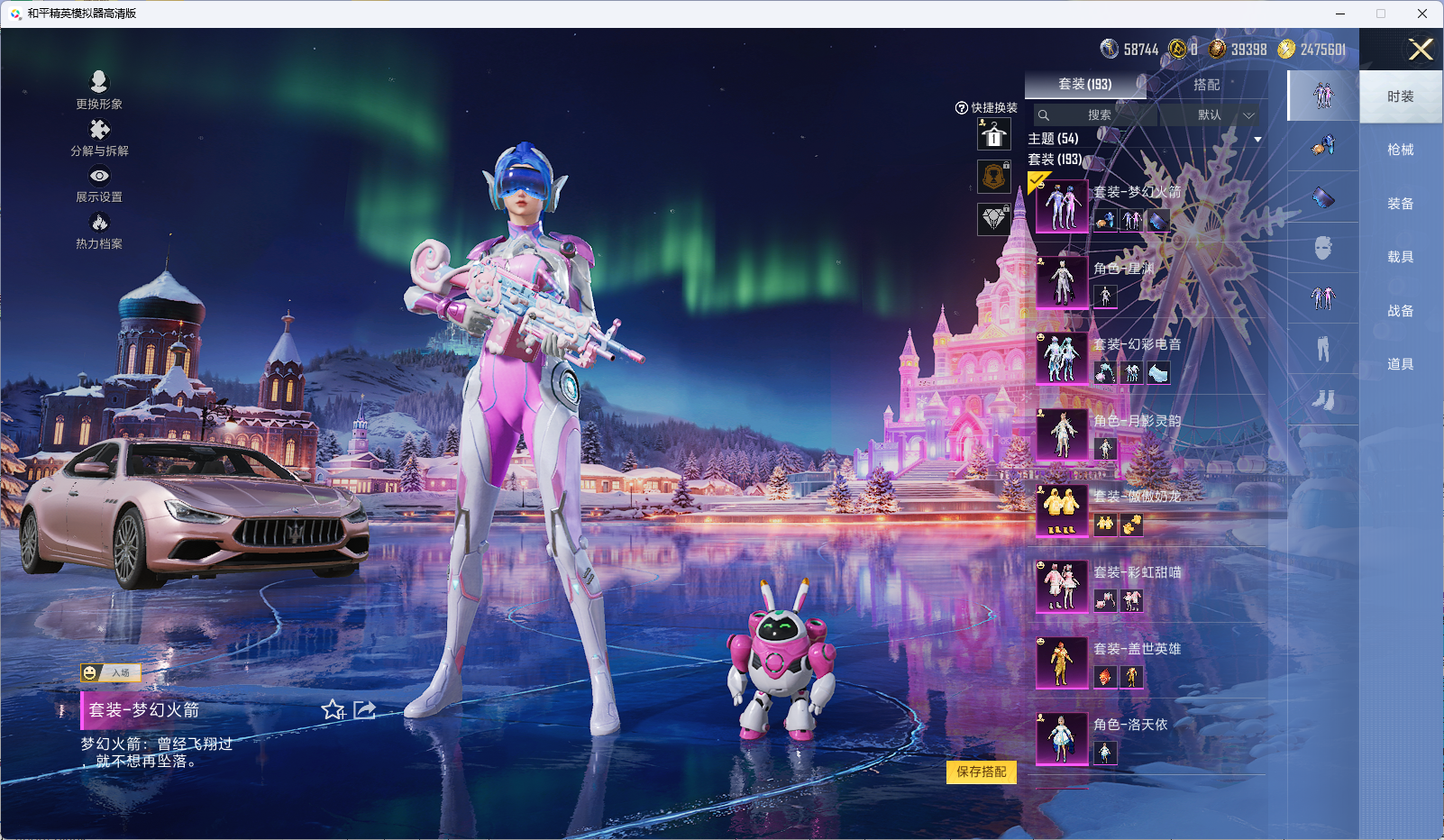
Task: Open the 枪械 firearms category
Action: click(x=1400, y=150)
